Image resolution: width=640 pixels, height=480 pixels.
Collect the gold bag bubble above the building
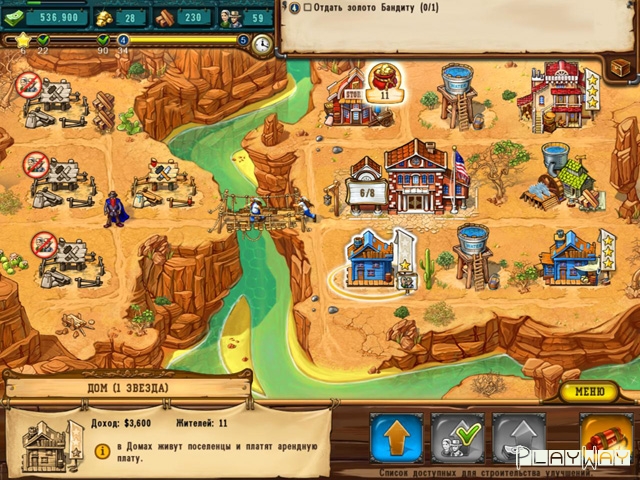(x=381, y=80)
